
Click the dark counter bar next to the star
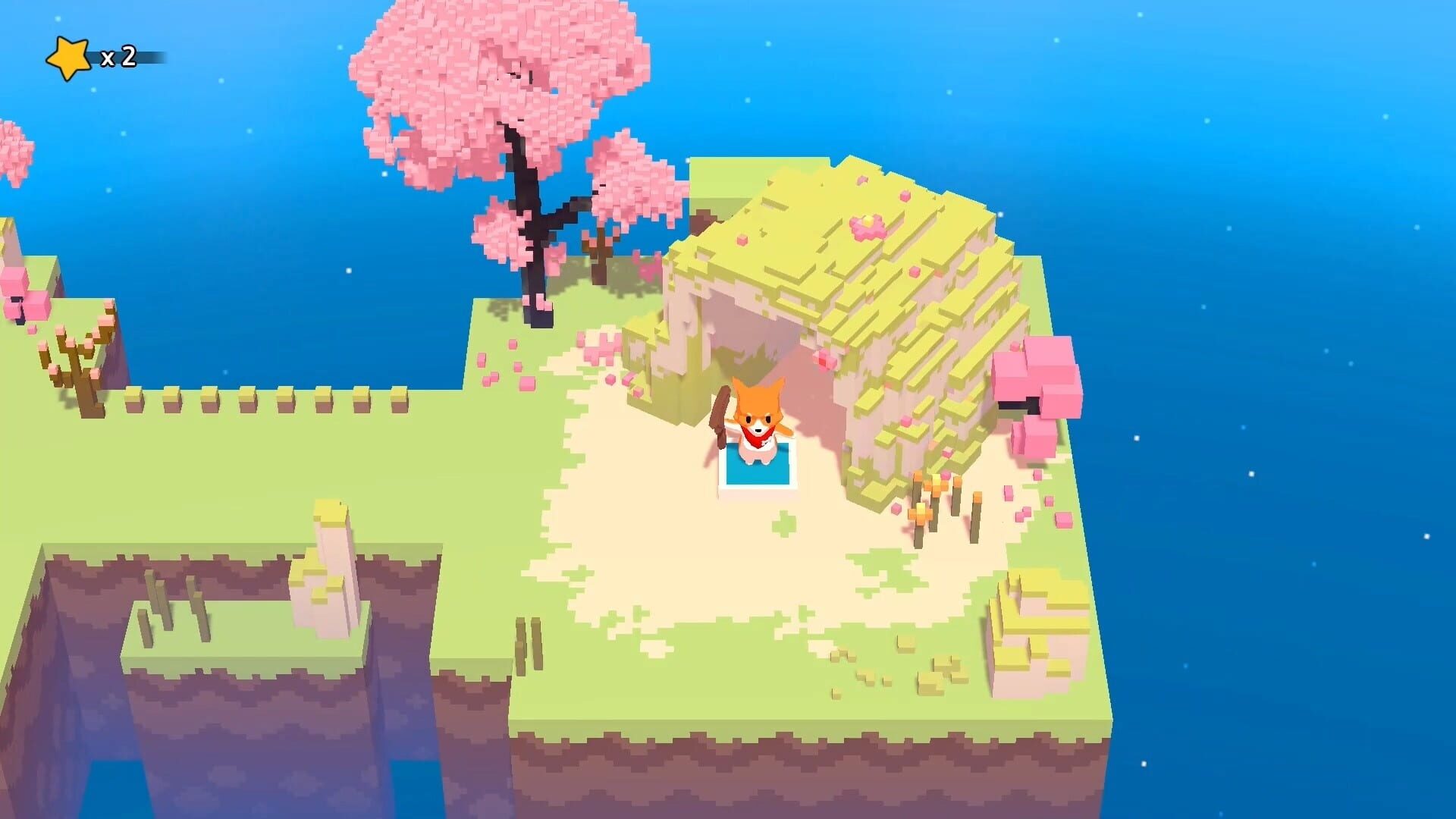pyautogui.click(x=148, y=55)
